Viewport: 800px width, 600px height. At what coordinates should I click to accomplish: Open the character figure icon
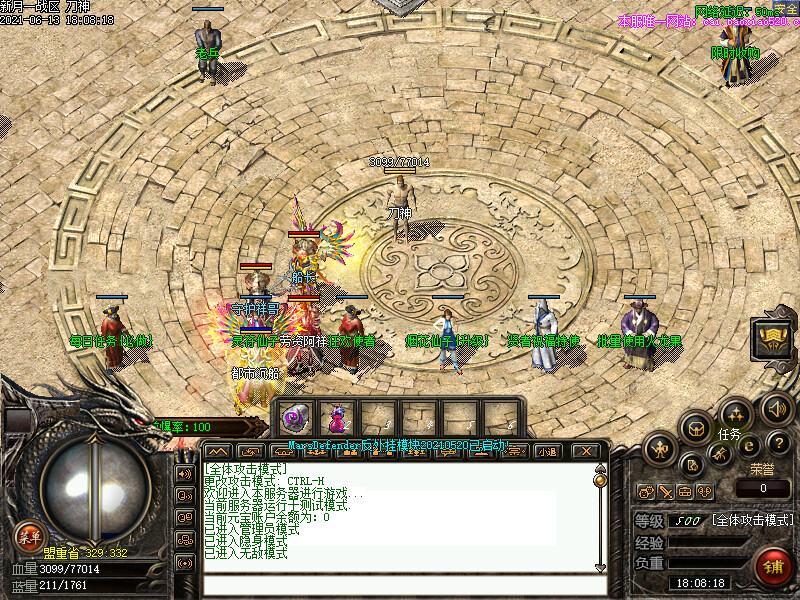660,449
